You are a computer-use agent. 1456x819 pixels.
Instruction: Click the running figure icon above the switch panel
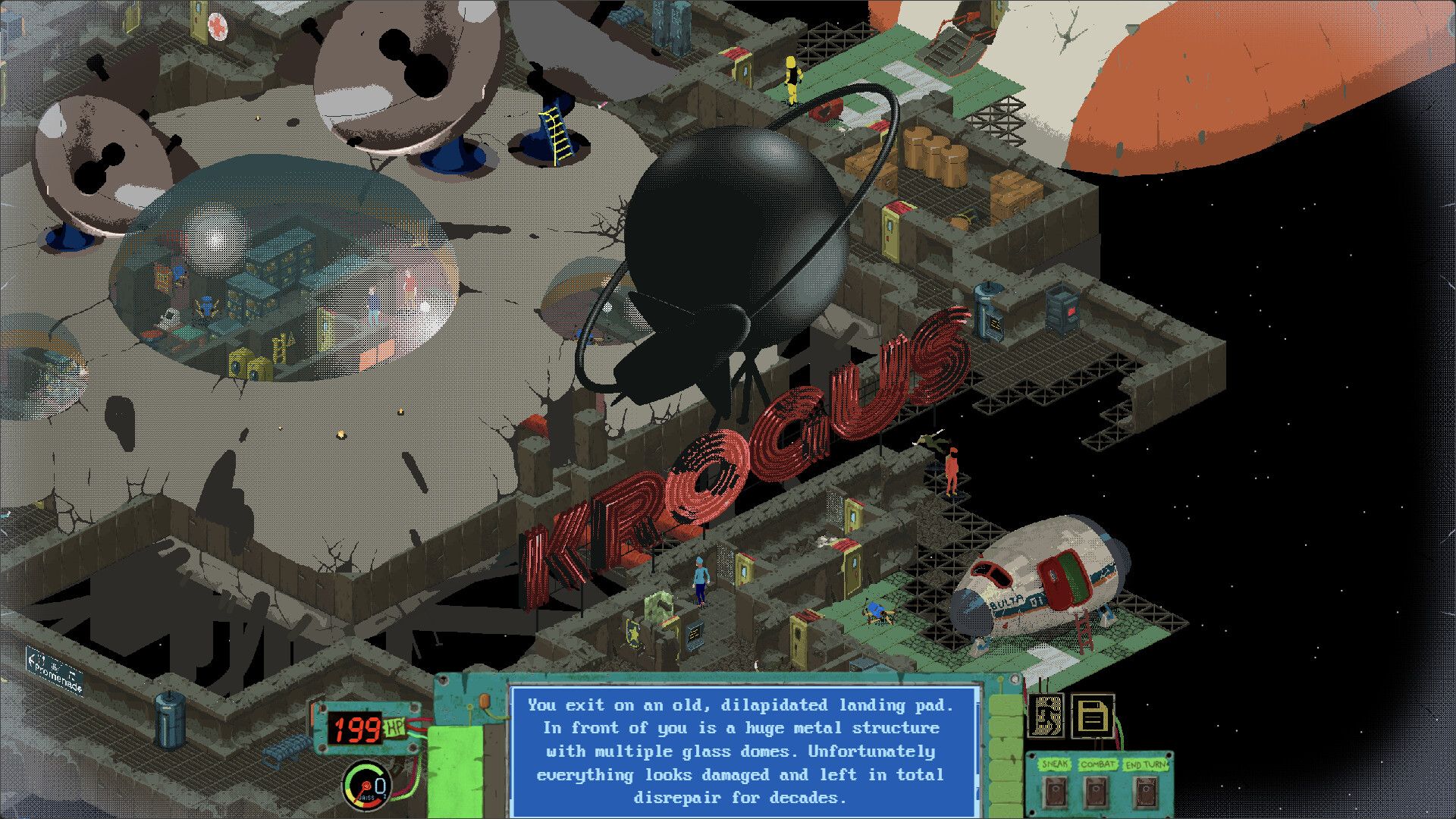[1047, 715]
